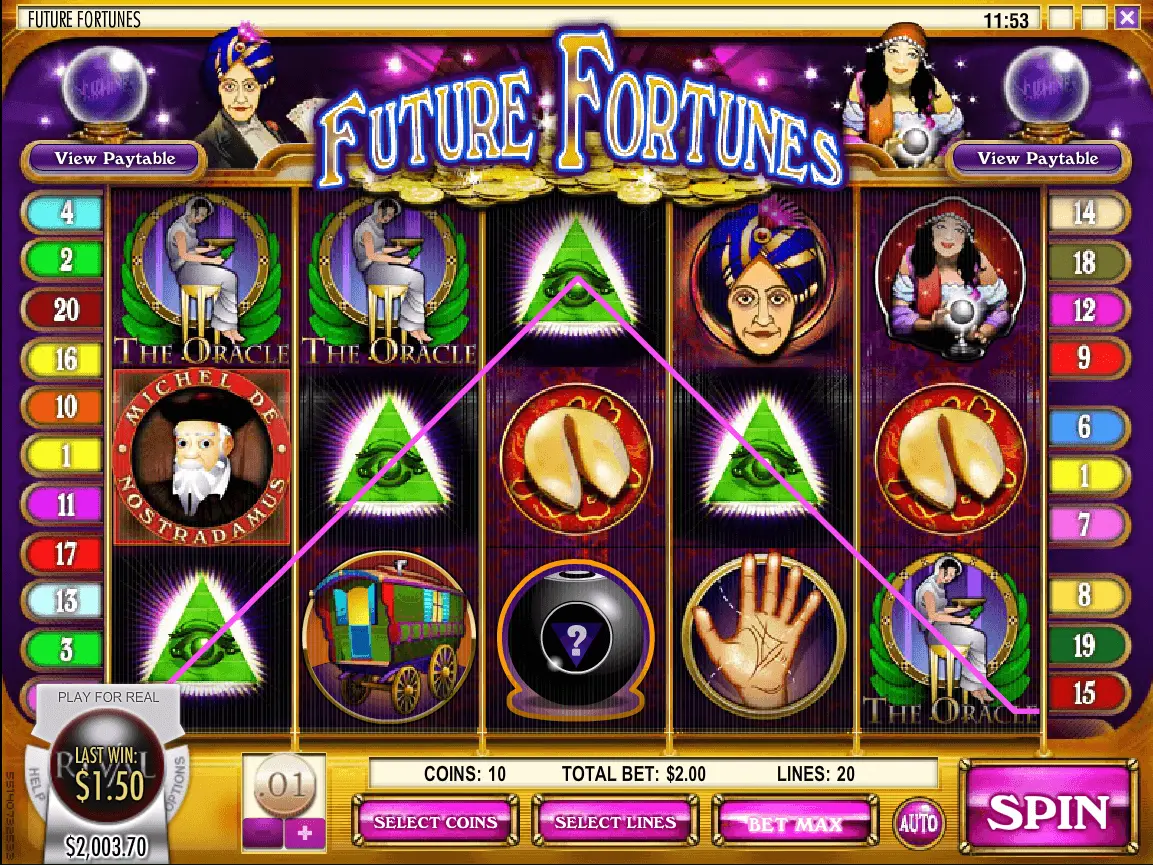Select payline 19 marker
The height and width of the screenshot is (865, 1153).
pos(1085,645)
